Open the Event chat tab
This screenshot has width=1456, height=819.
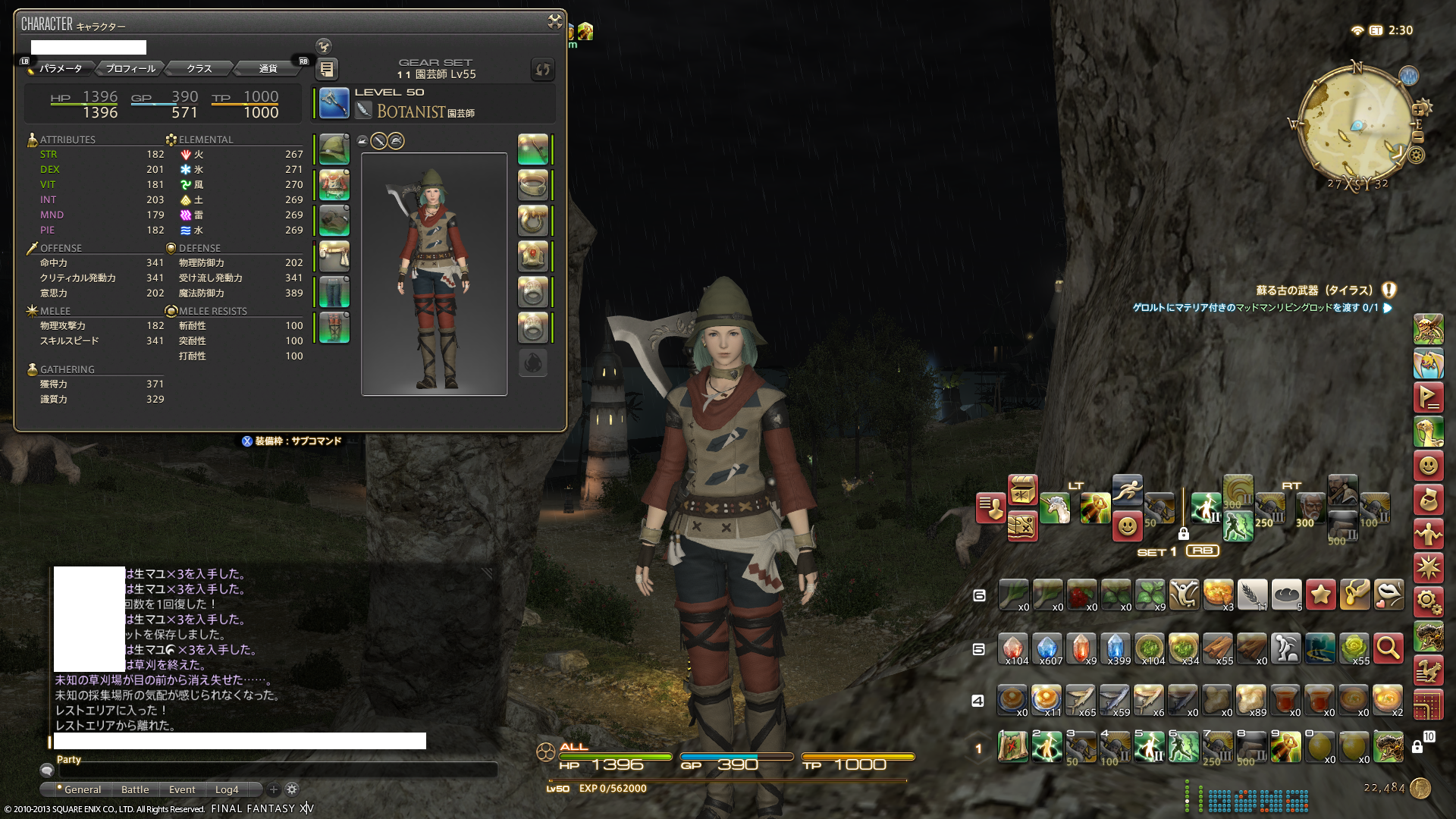point(182,789)
